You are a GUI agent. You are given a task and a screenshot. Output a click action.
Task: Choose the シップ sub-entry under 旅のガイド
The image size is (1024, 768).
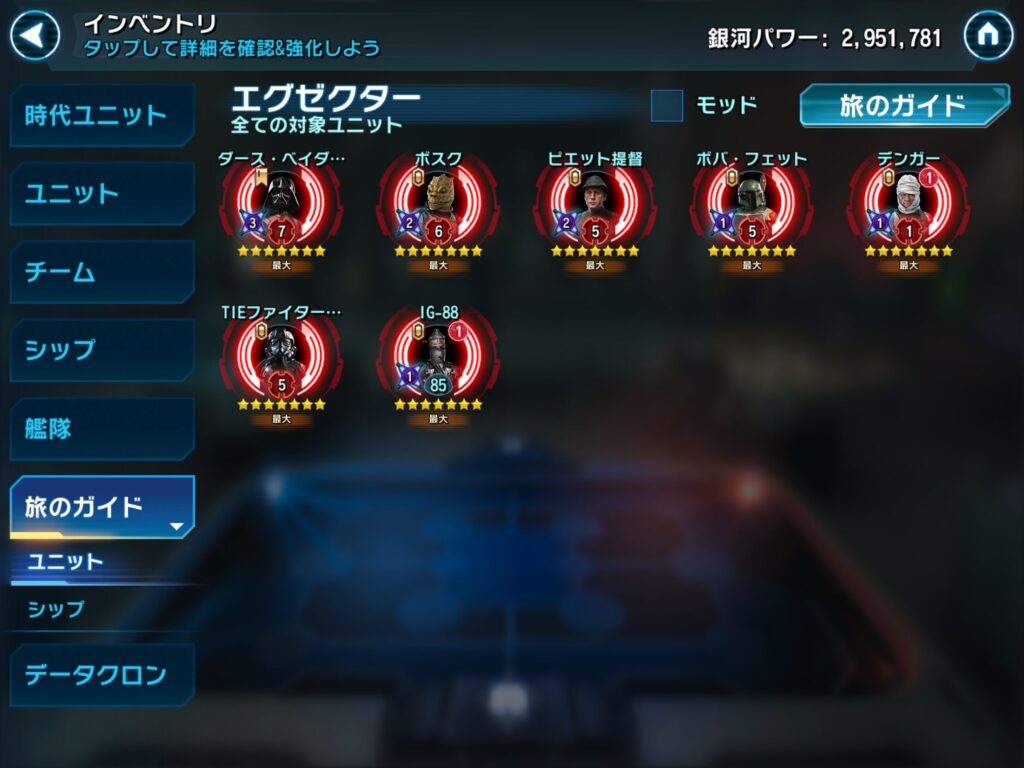56,608
